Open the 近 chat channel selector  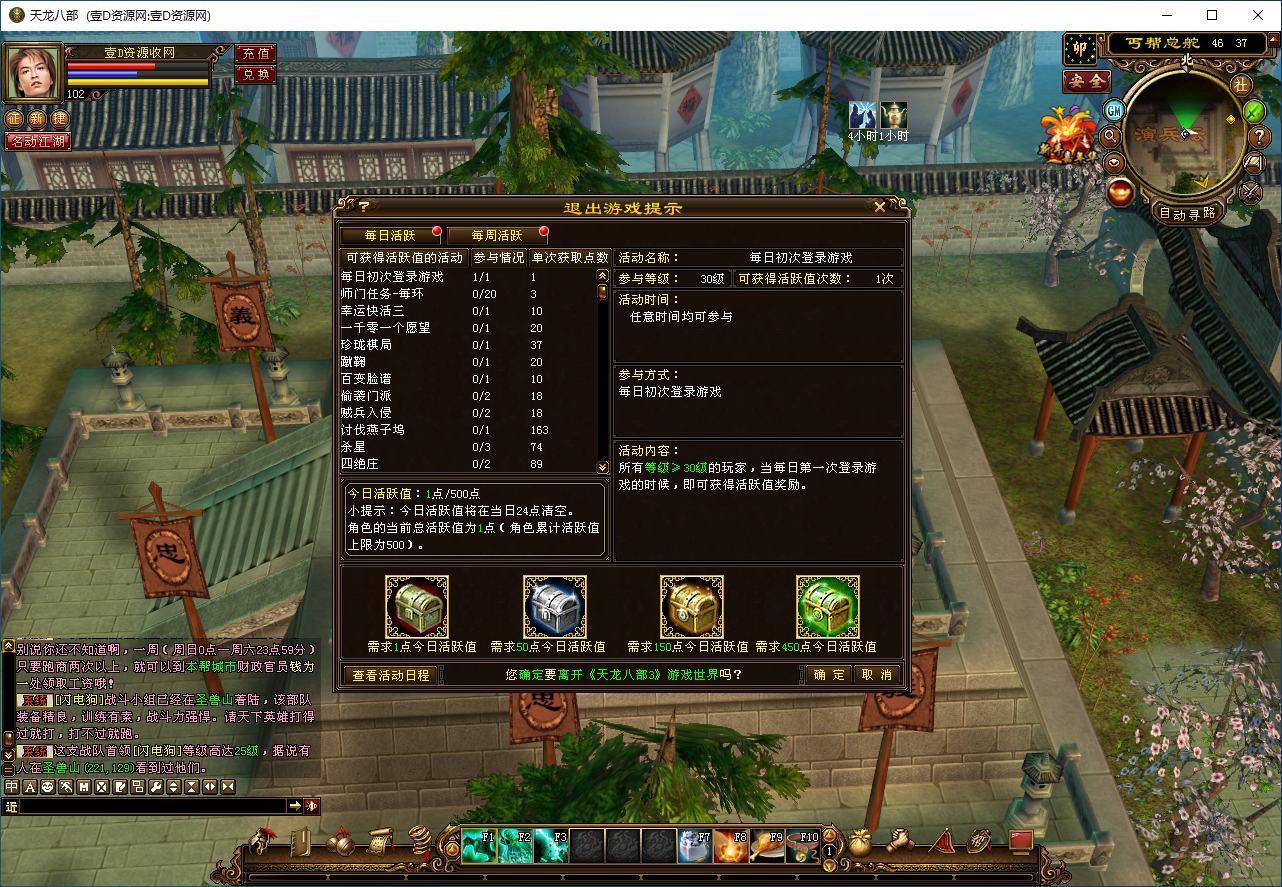[x=12, y=807]
